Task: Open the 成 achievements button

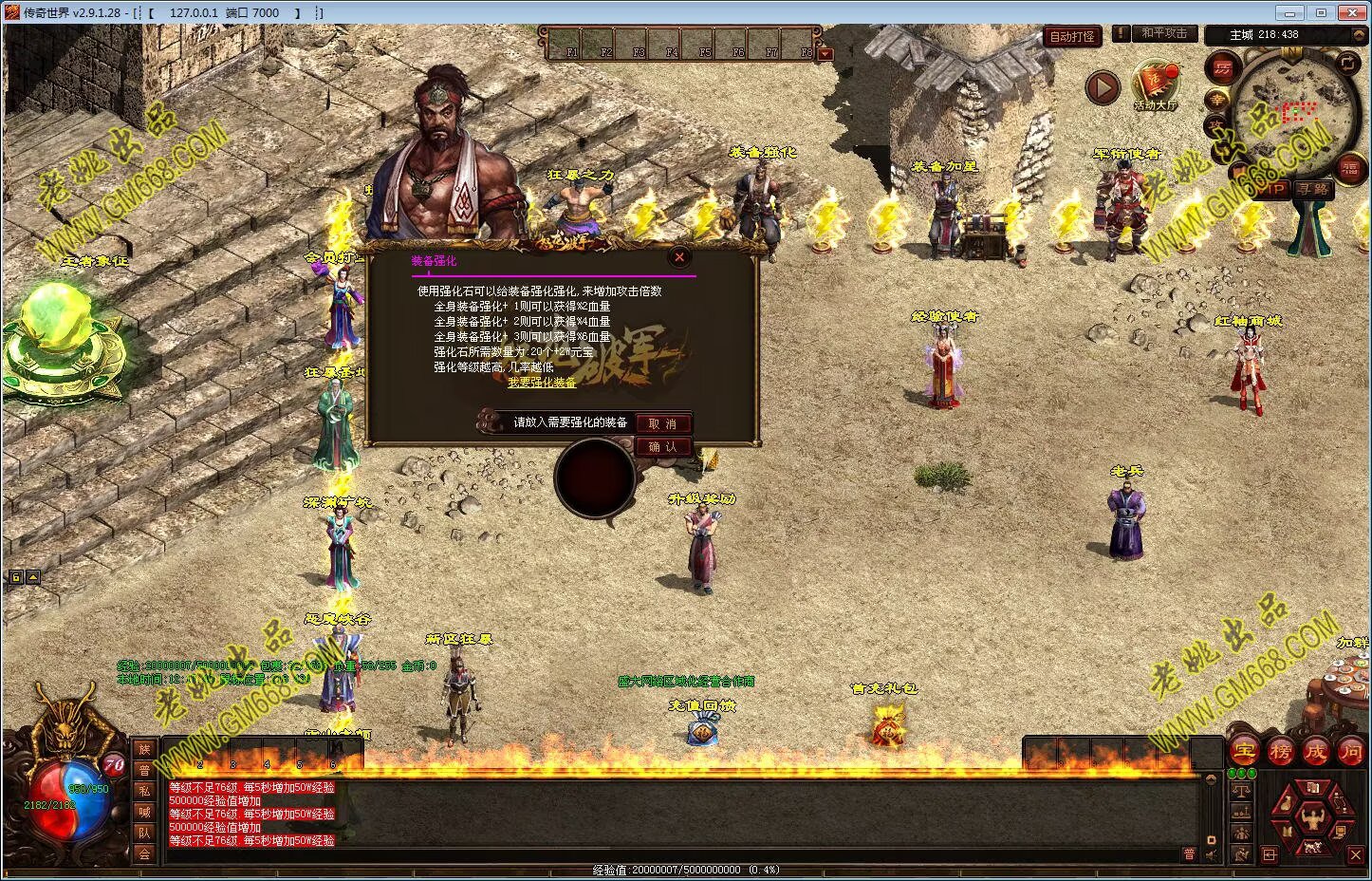Action: (1315, 751)
